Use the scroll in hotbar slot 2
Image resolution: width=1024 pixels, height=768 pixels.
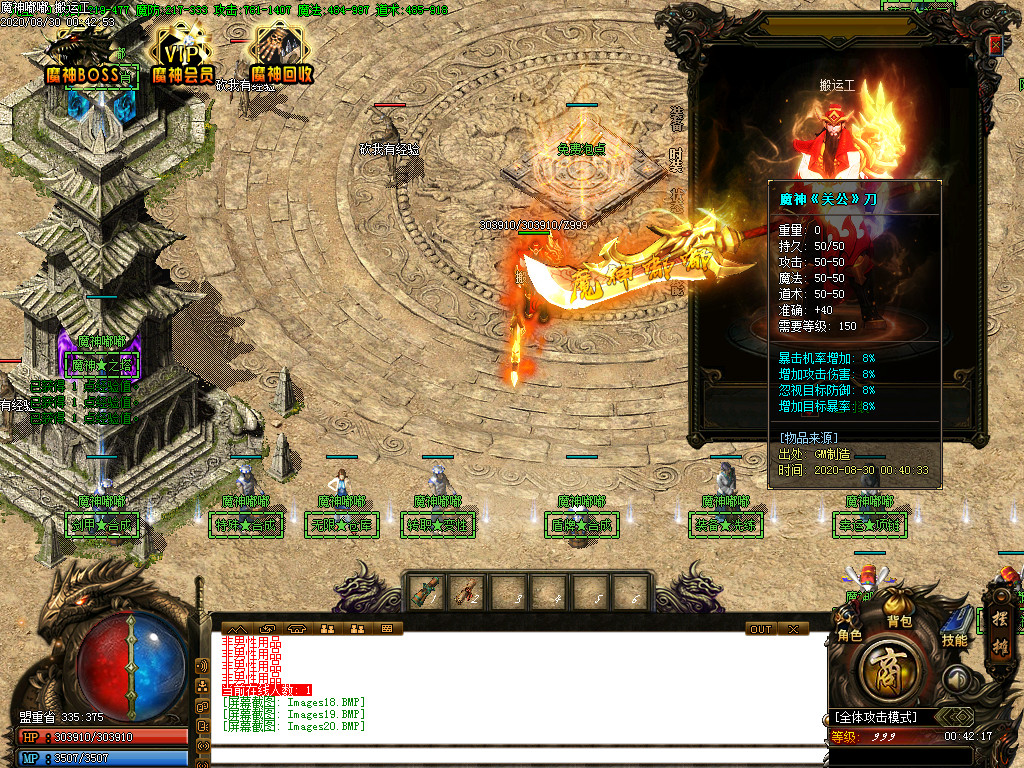467,592
